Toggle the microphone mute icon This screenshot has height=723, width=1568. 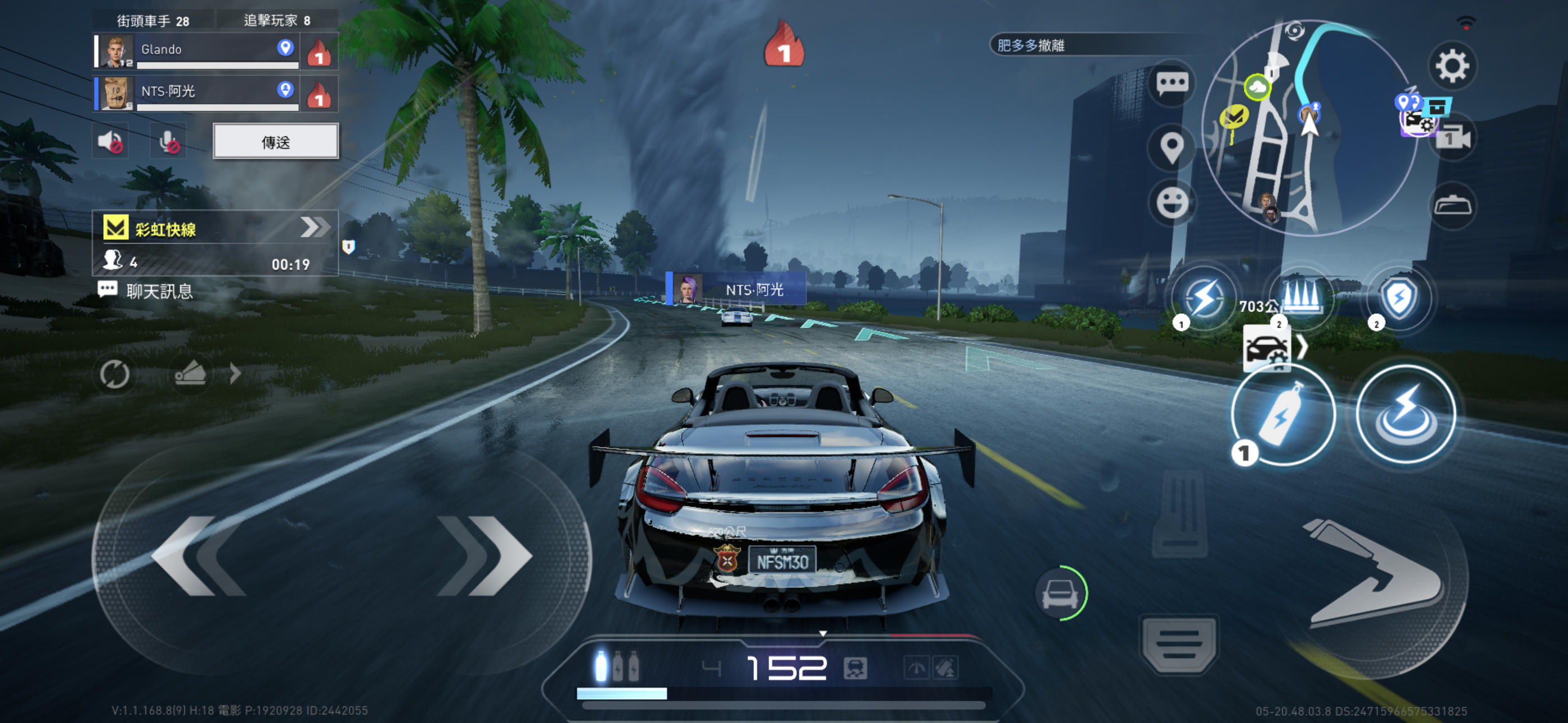[168, 142]
